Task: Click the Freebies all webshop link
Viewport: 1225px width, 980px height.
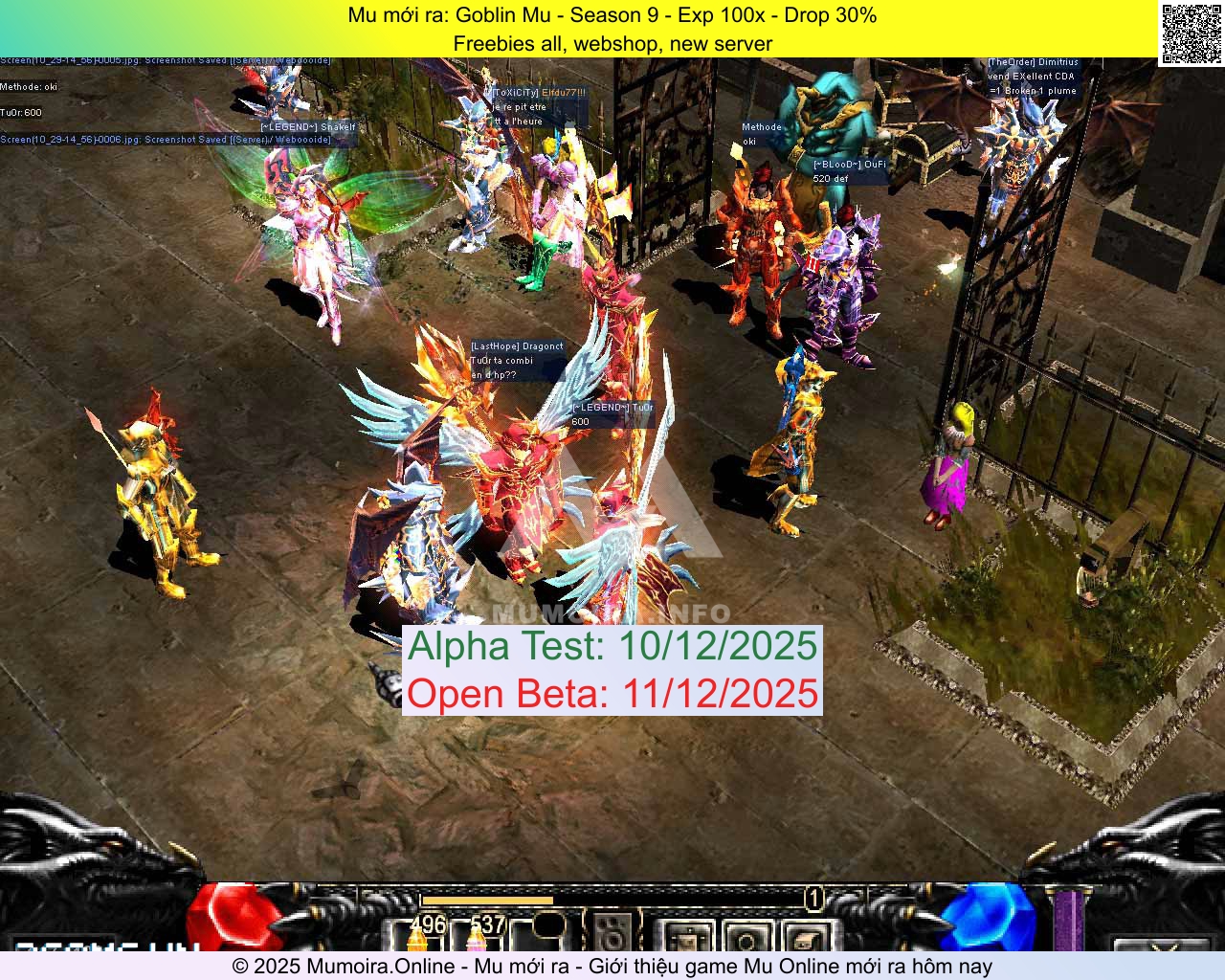Action: (x=612, y=44)
